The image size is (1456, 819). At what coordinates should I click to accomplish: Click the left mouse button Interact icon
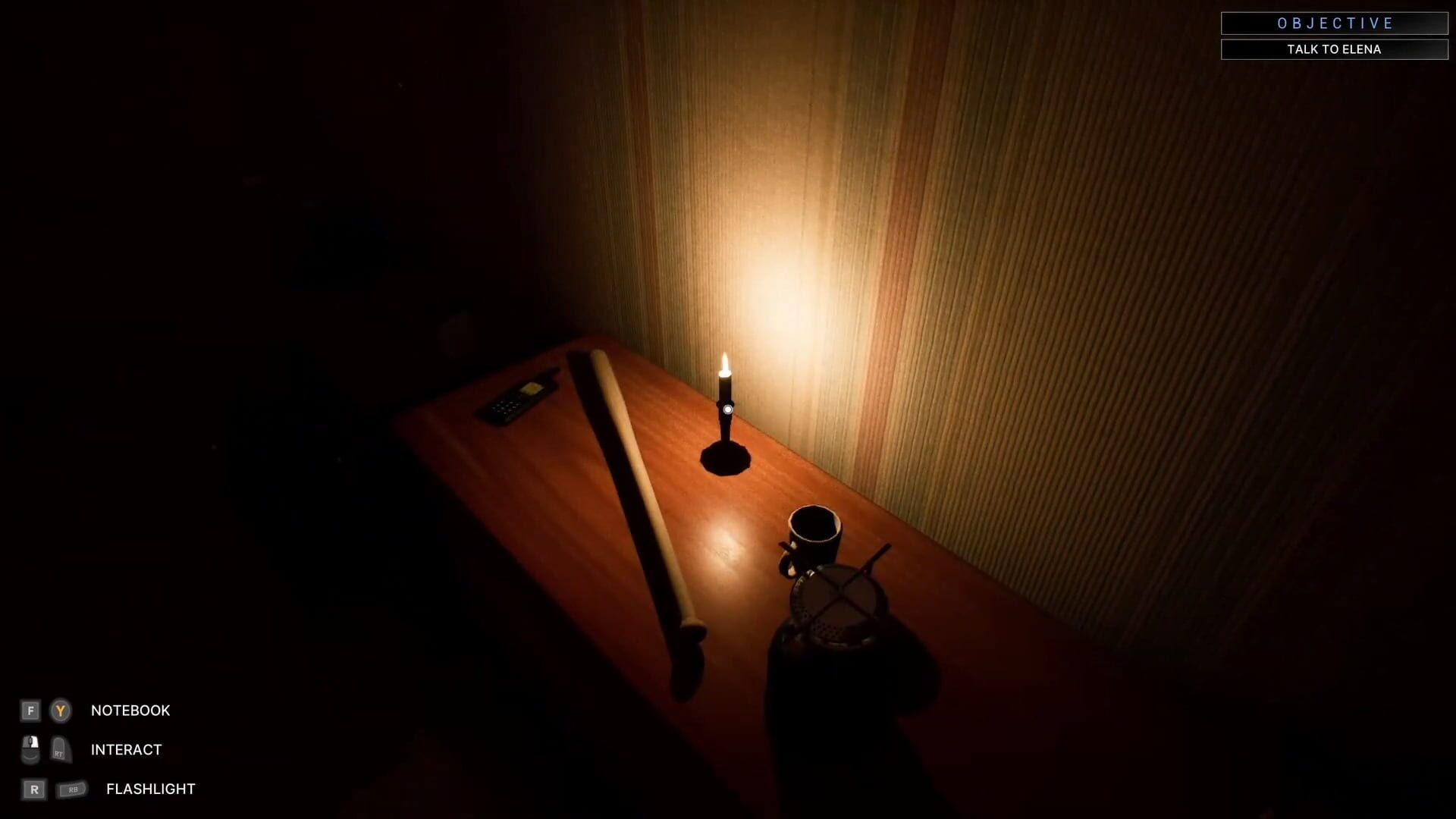coord(30,749)
